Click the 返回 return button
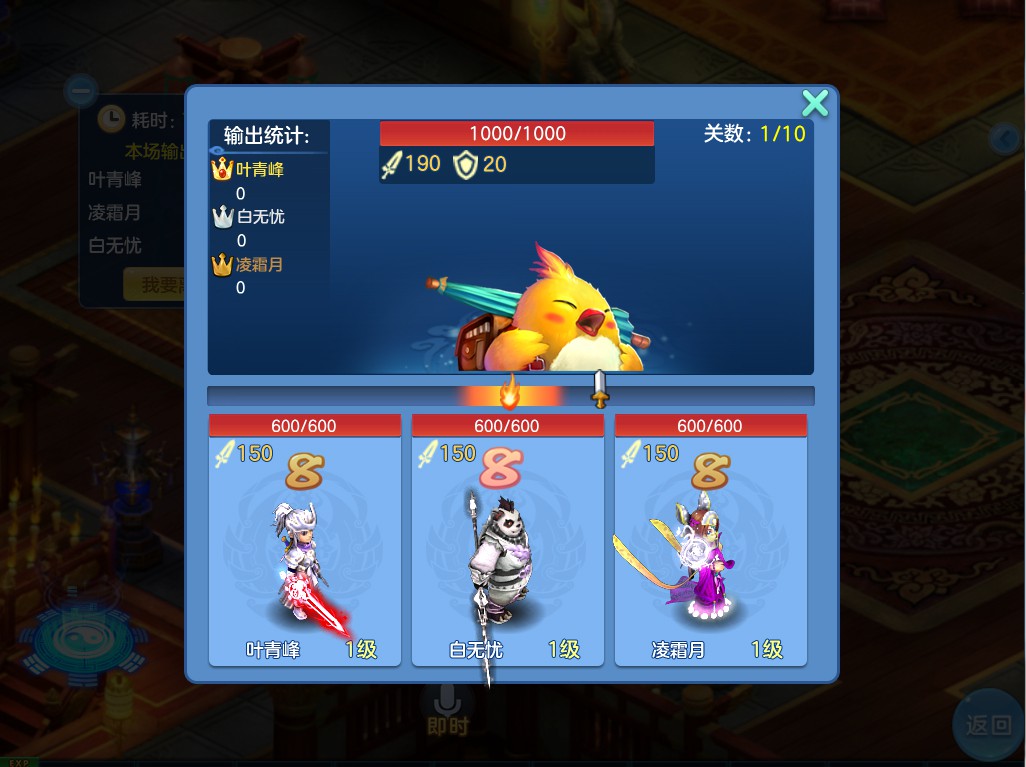This screenshot has width=1026, height=767. pyautogui.click(x=988, y=725)
